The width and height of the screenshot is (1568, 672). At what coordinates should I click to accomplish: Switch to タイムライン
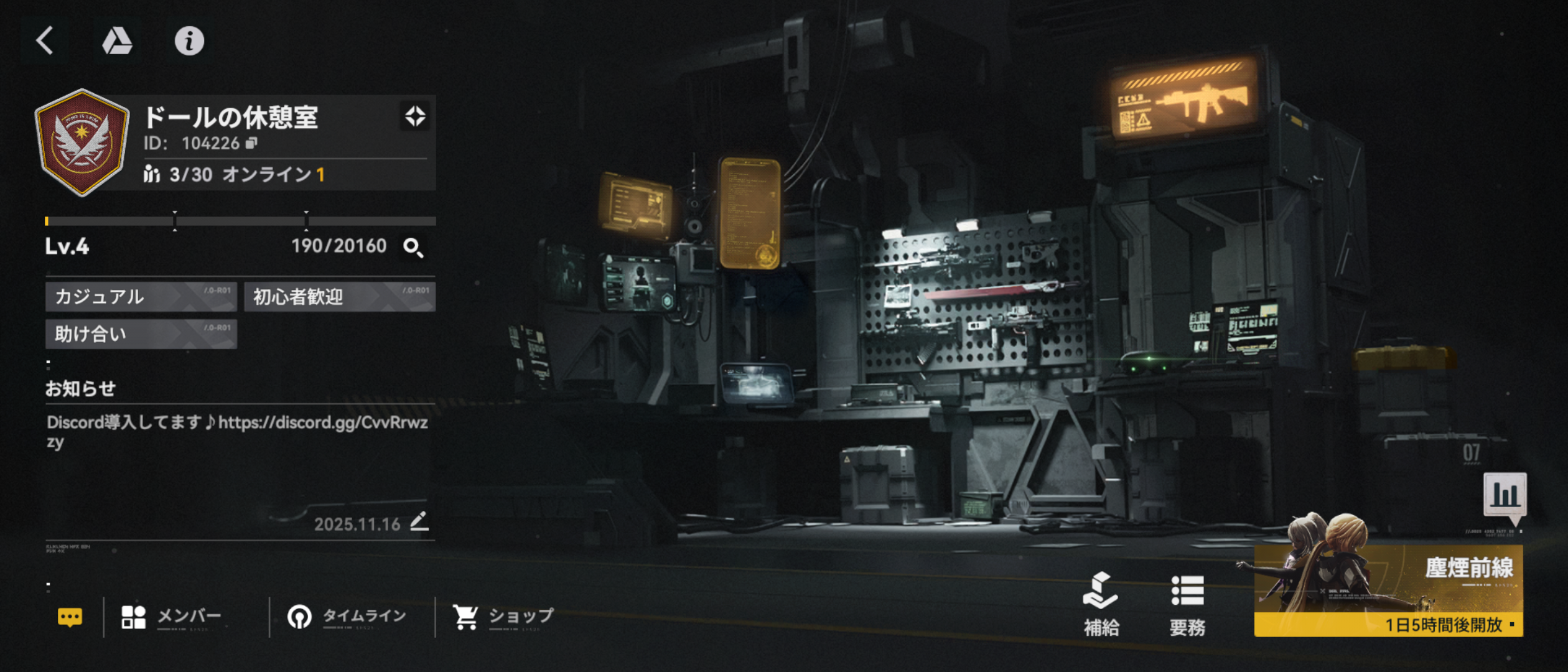(x=347, y=617)
